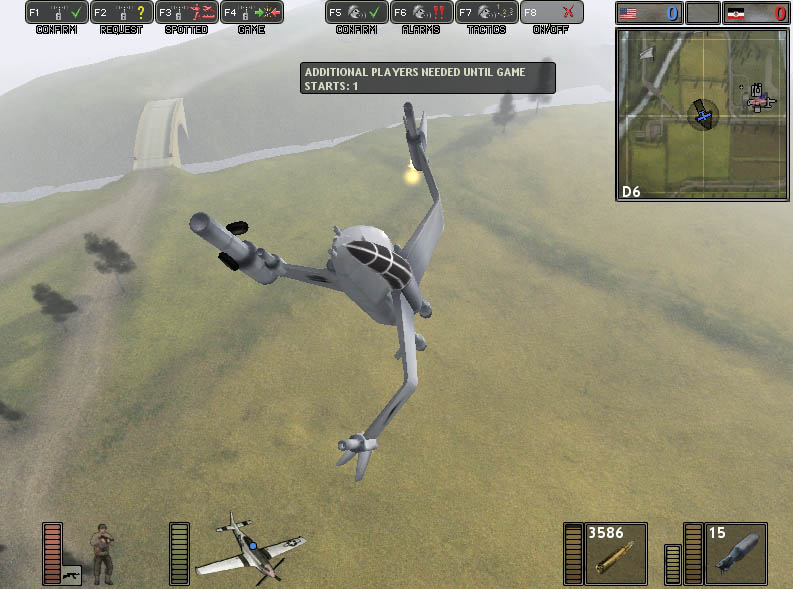Open the F7 Tactics radio menu
This screenshot has height=589, width=793.
coord(486,13)
